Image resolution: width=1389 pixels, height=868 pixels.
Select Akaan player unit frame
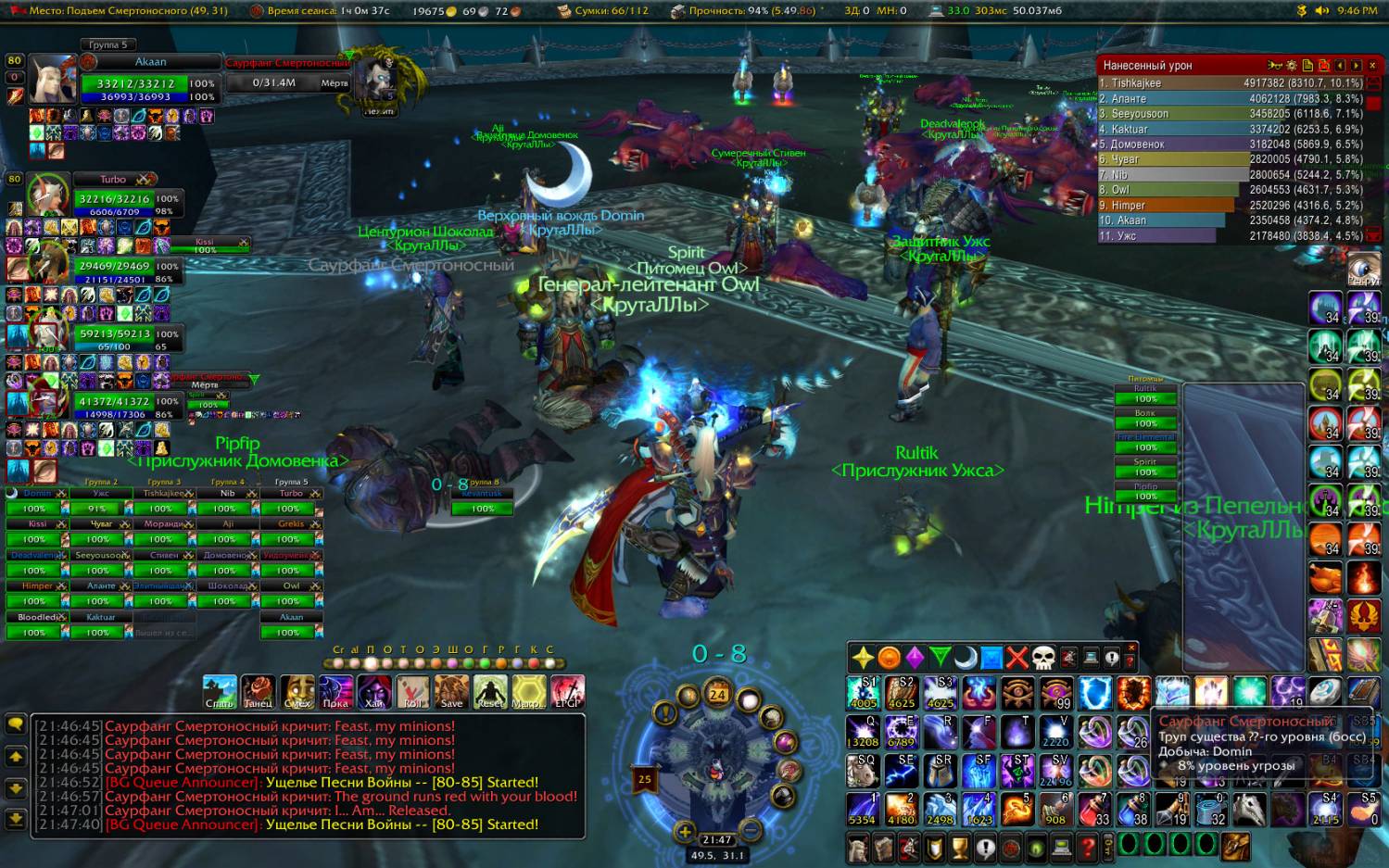(149, 83)
